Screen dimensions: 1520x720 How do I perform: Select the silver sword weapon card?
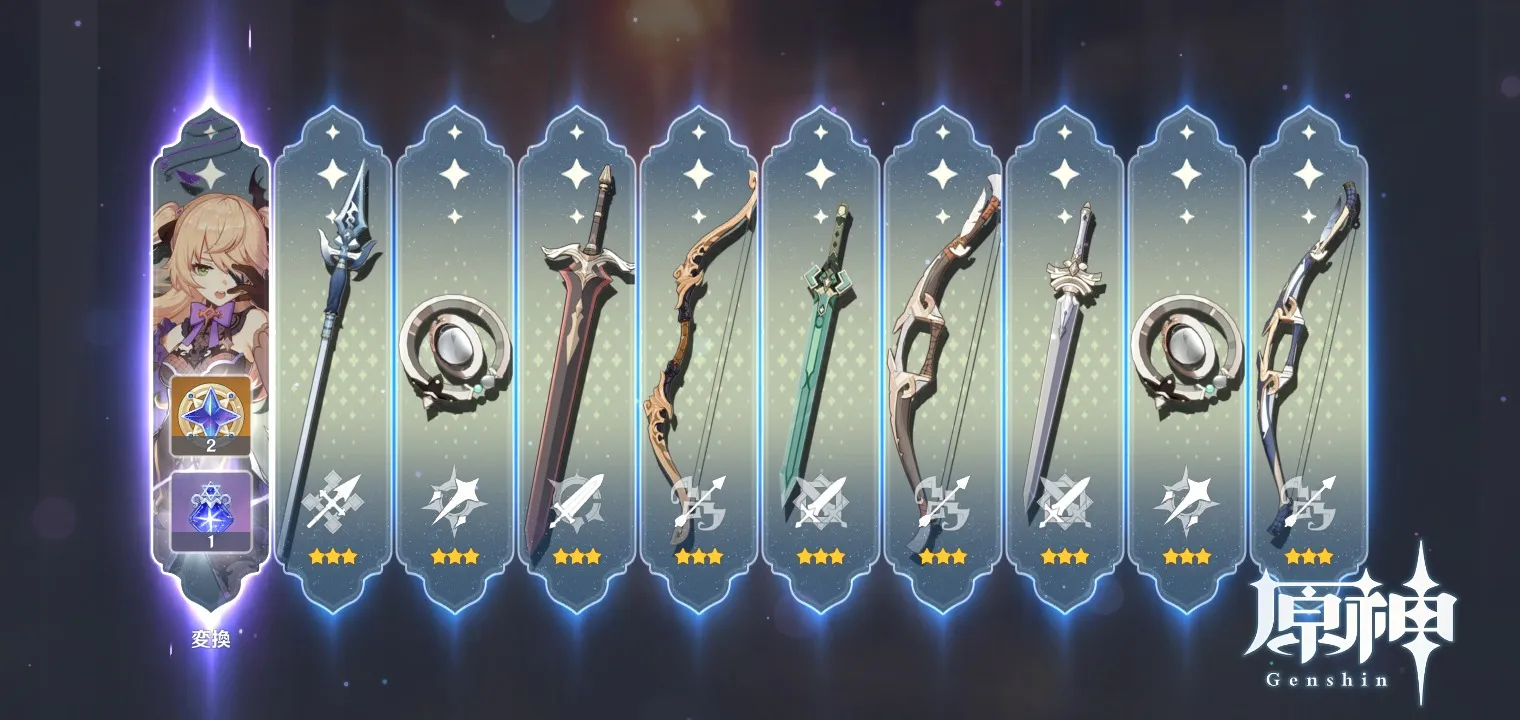pyautogui.click(x=1064, y=360)
